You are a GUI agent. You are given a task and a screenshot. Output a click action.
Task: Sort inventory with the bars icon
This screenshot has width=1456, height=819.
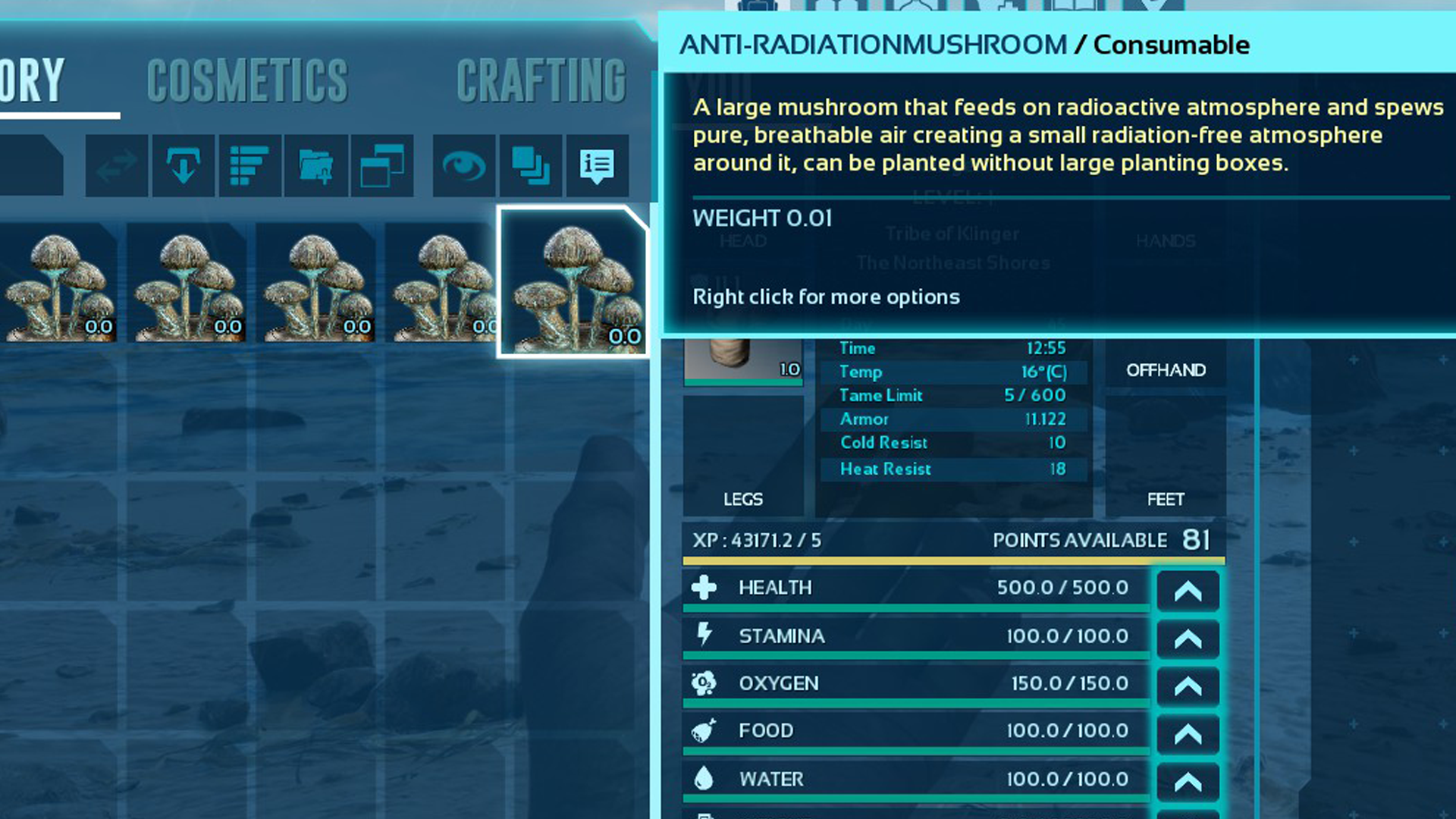[x=249, y=166]
